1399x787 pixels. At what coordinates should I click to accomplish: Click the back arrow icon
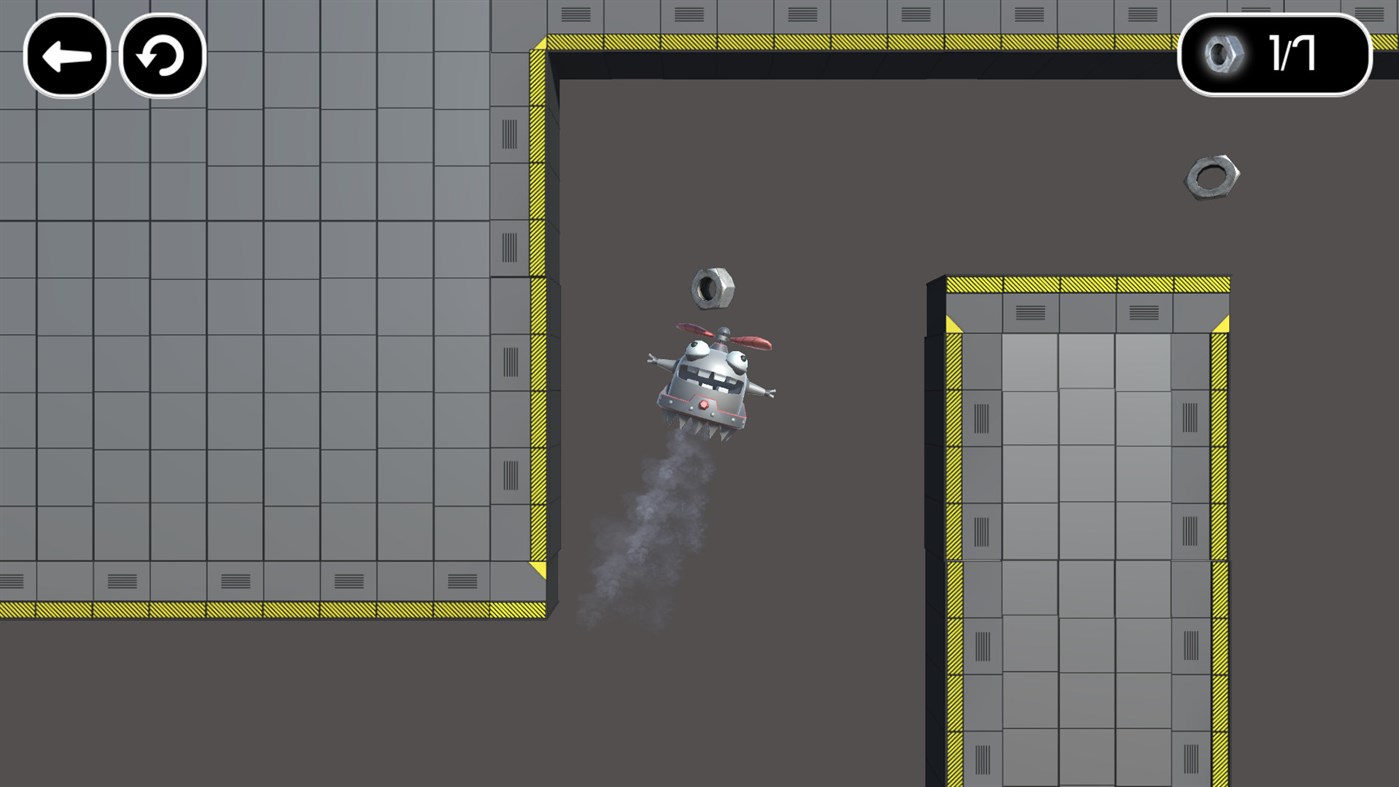point(66,56)
